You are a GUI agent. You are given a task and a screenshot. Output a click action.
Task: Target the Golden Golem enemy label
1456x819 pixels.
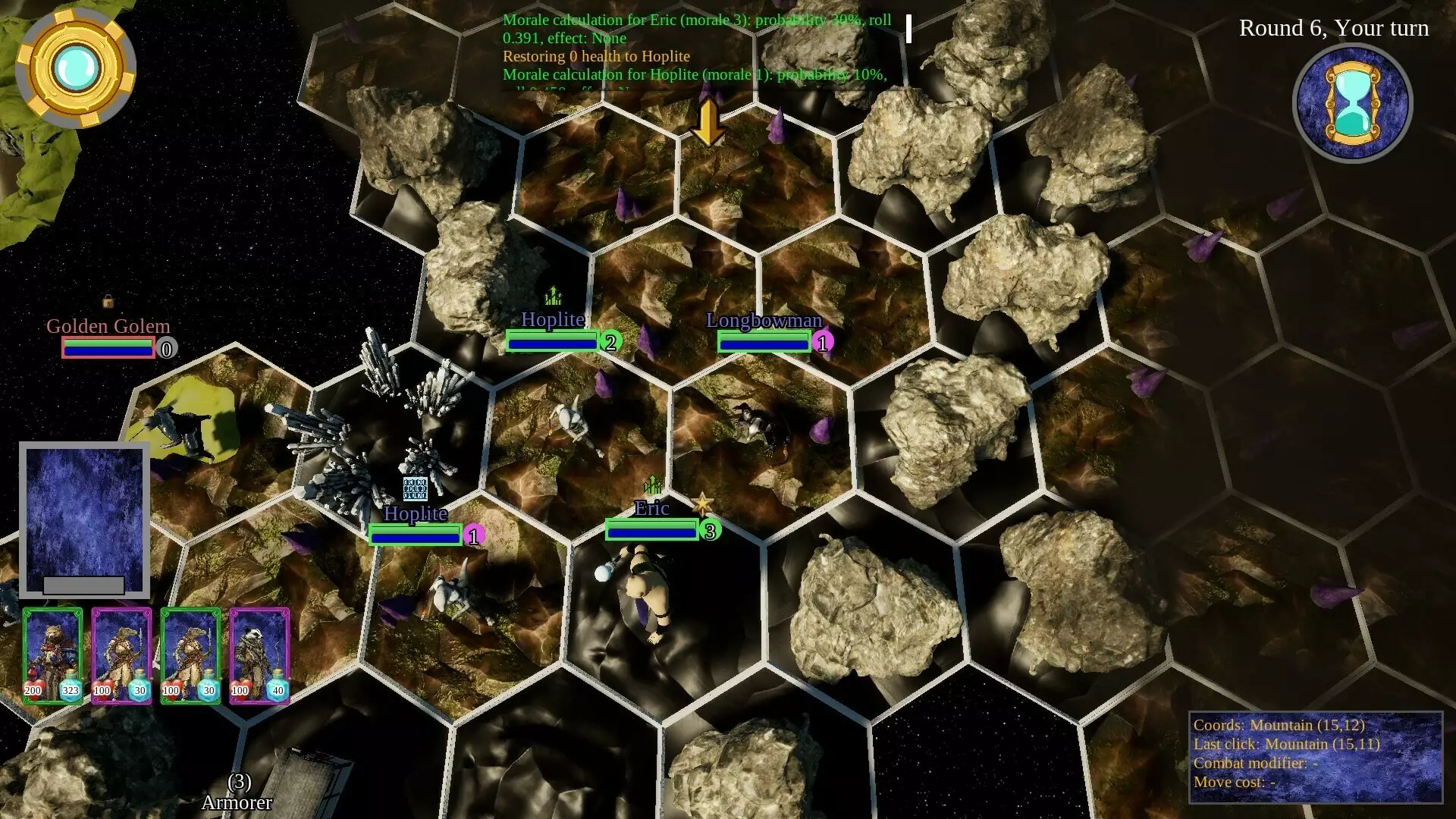[x=108, y=326]
